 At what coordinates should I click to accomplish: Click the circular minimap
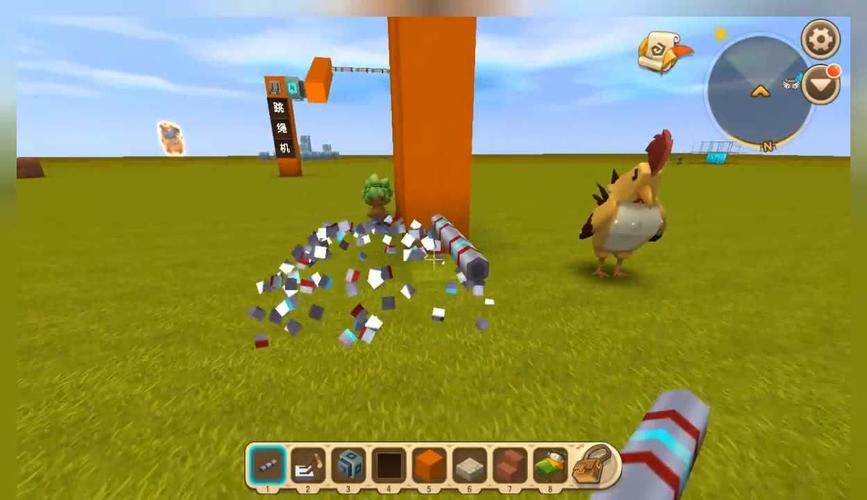pos(760,92)
